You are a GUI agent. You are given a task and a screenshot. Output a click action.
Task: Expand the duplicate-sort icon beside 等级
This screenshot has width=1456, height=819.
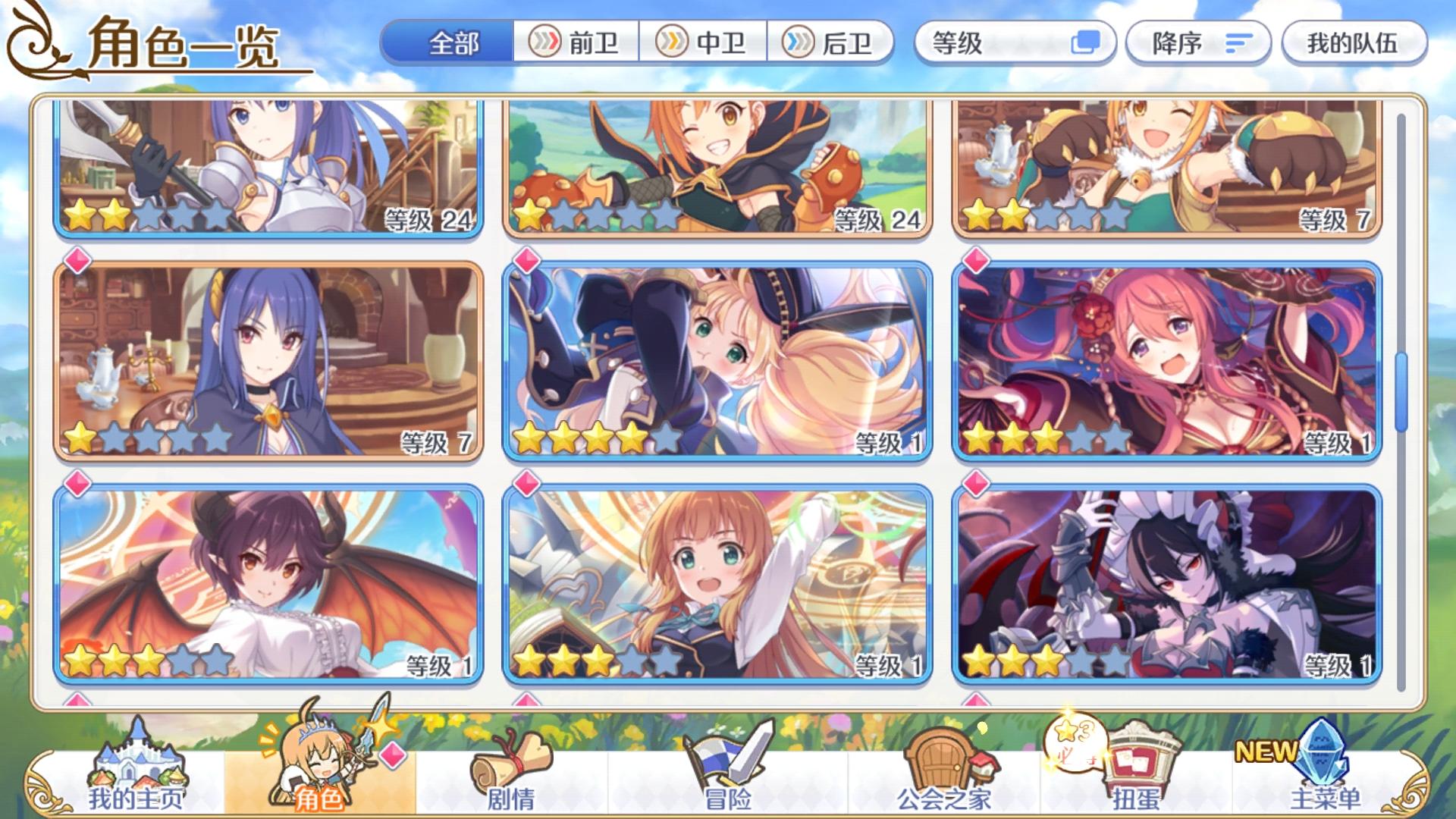1087,44
